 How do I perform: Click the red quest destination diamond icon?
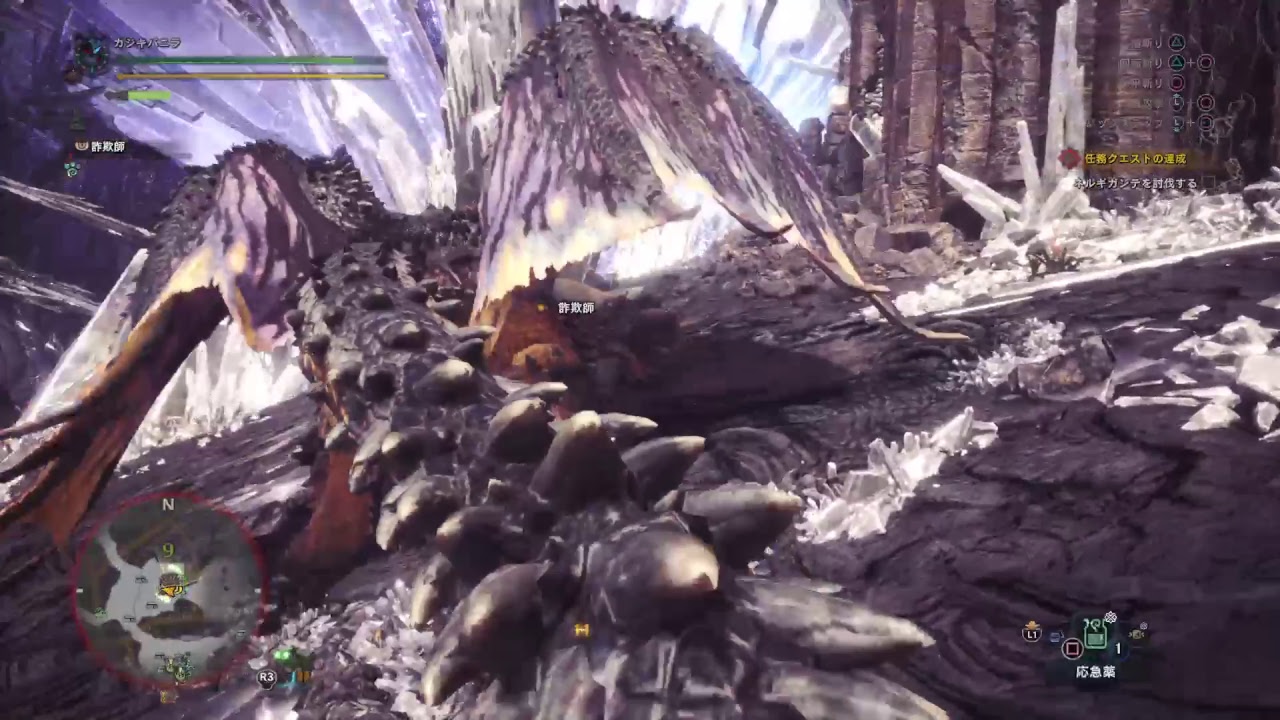tap(1069, 156)
